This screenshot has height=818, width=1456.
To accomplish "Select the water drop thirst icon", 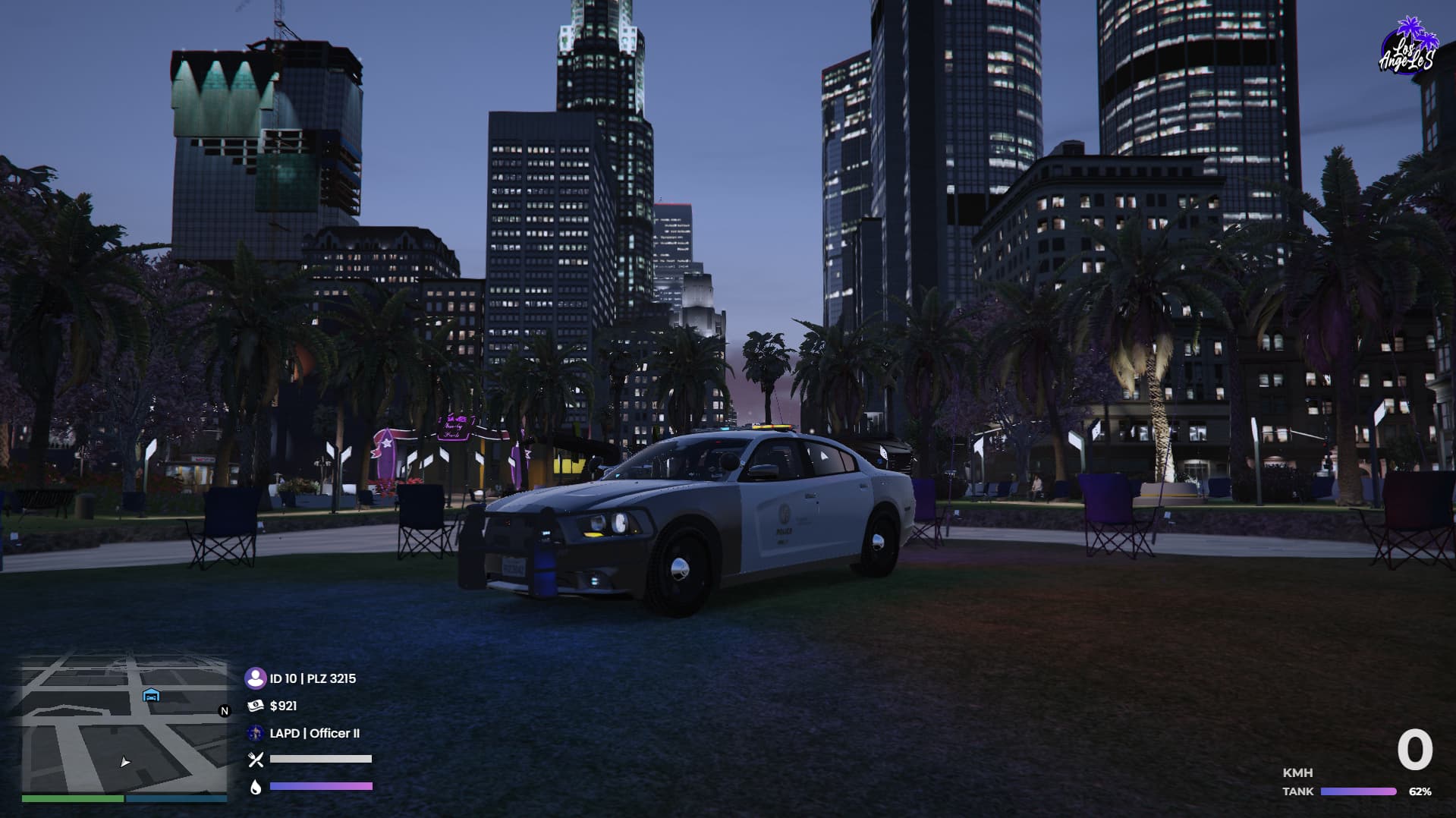I will tap(256, 787).
